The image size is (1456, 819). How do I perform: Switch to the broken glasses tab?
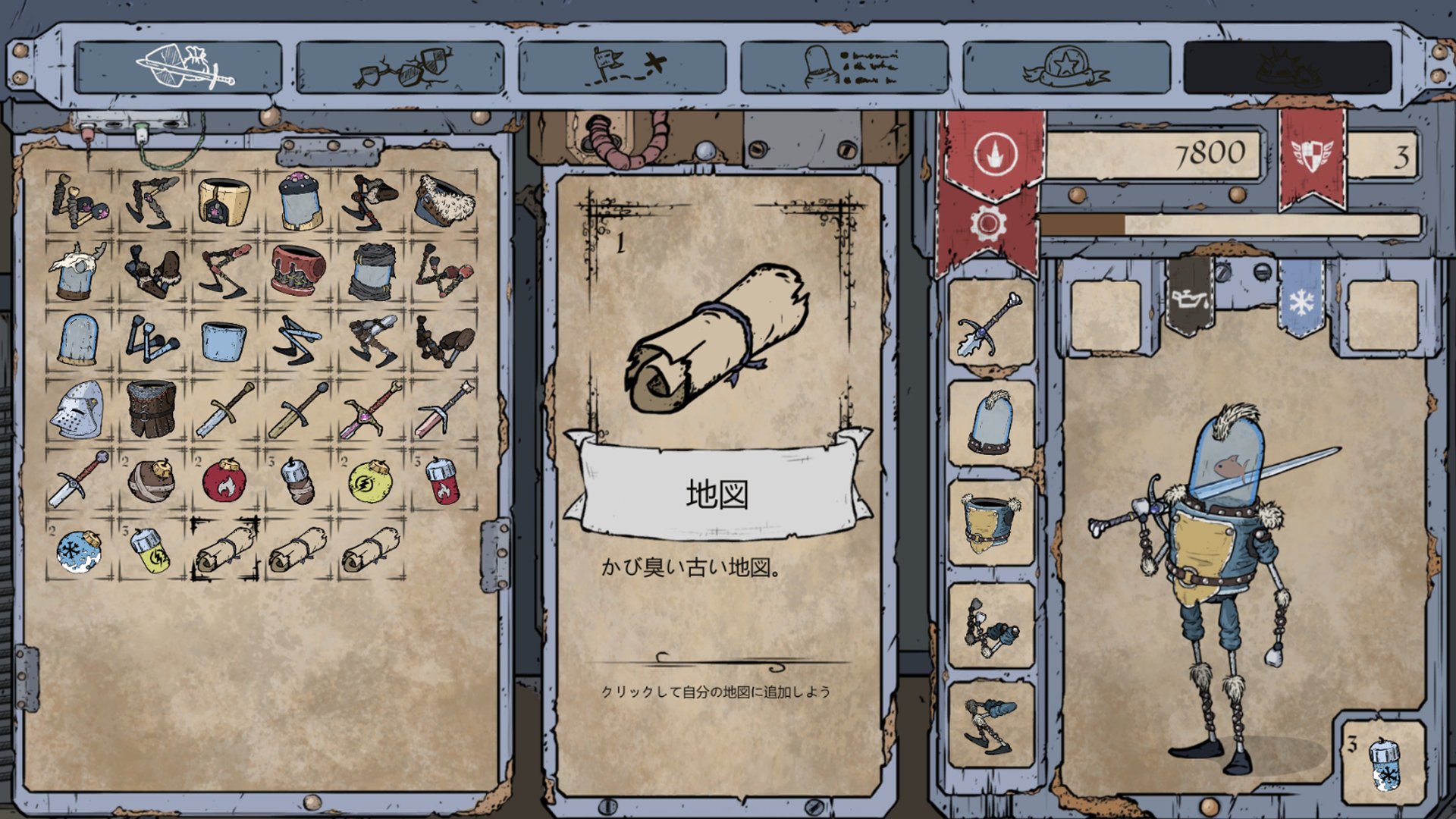point(400,67)
